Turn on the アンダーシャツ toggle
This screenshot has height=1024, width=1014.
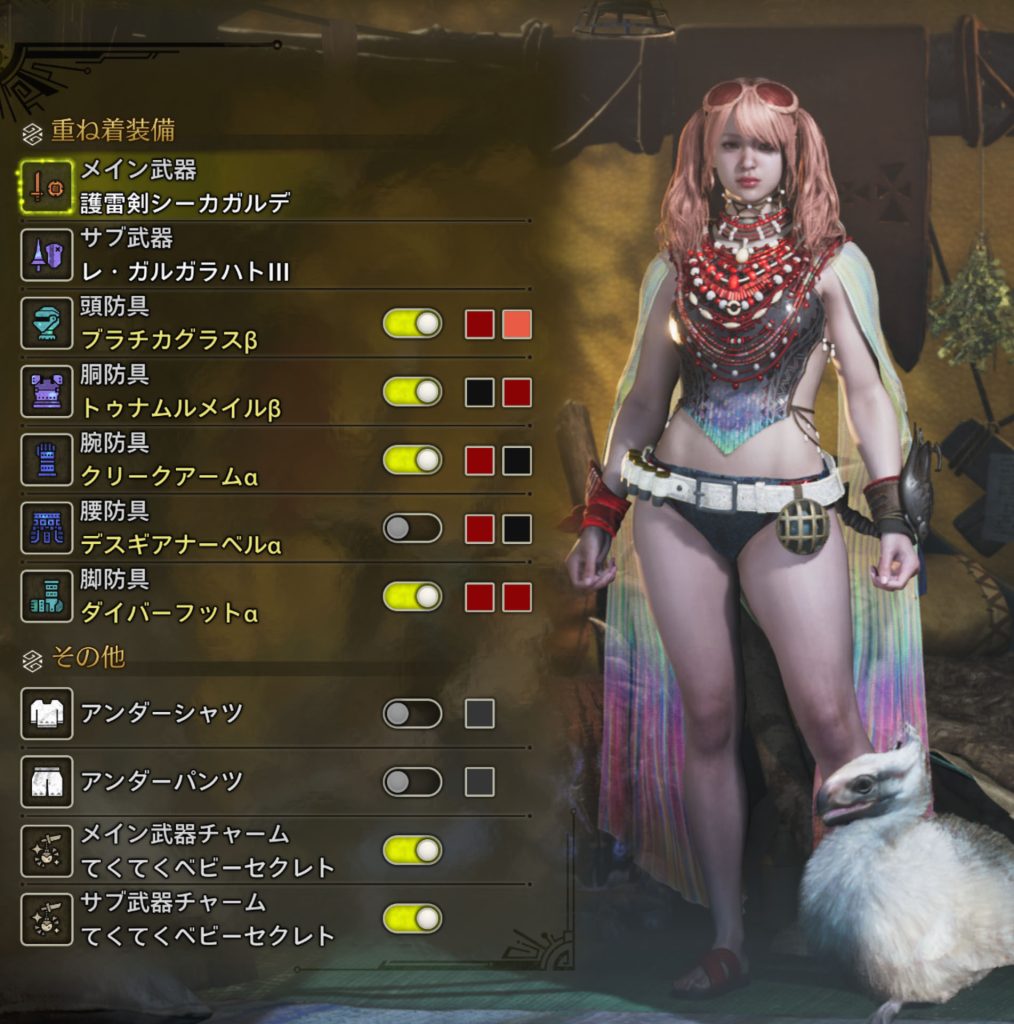click(412, 714)
